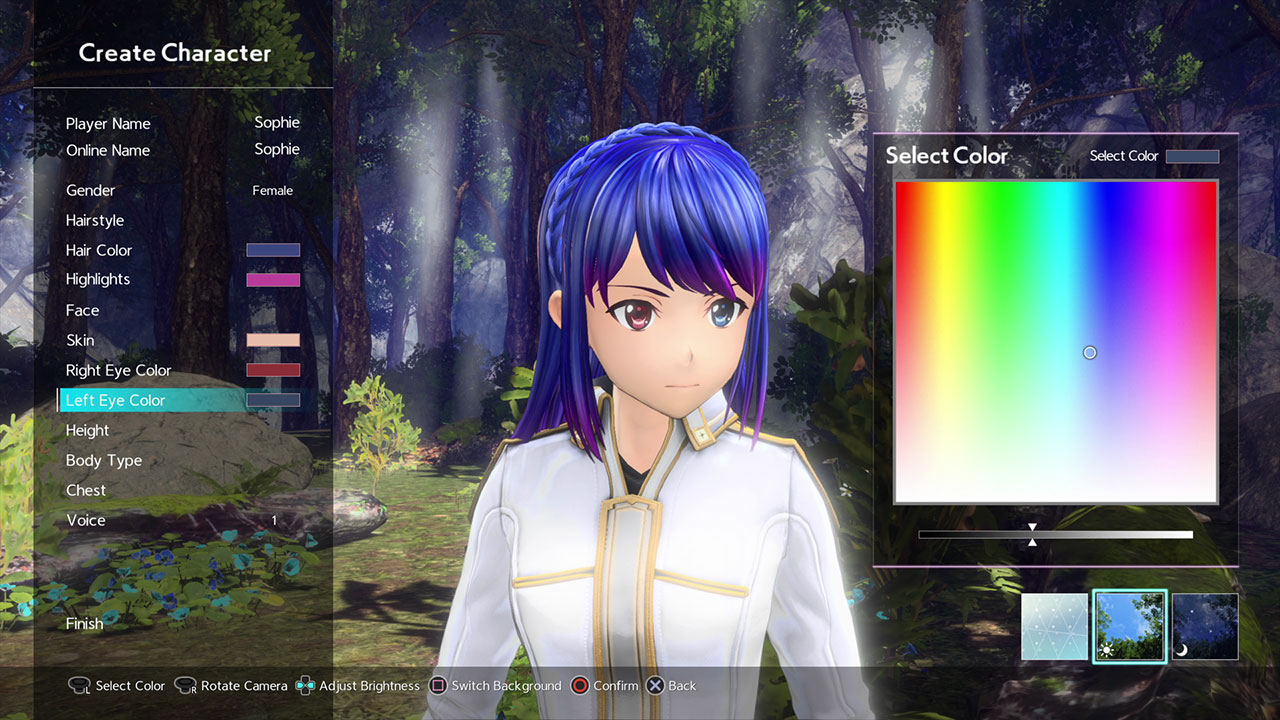
Task: Choose the daytime forest background thumbnail
Action: pyautogui.click(x=1130, y=627)
